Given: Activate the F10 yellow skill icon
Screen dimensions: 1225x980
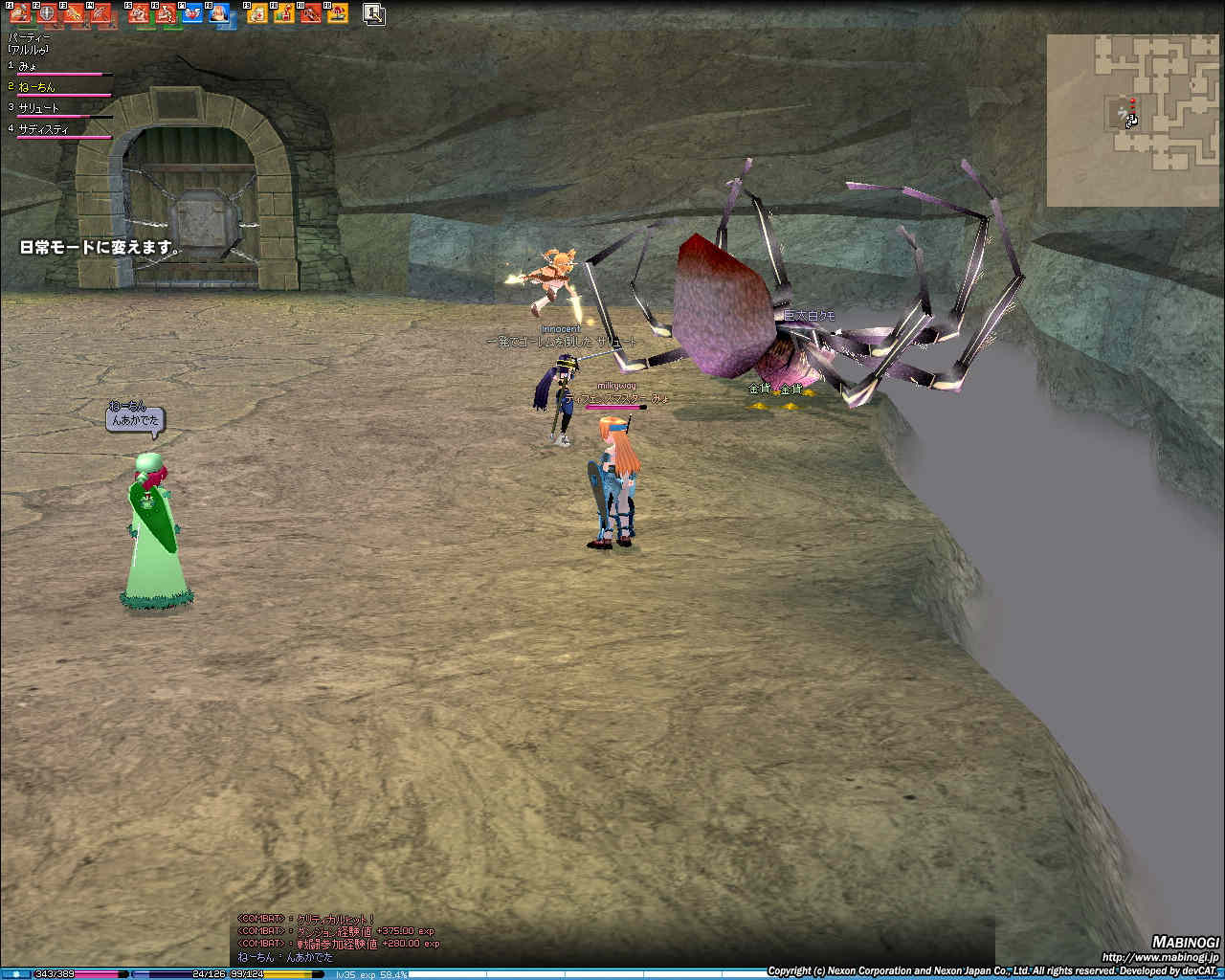Looking at the screenshot, I should pyautogui.click(x=284, y=13).
